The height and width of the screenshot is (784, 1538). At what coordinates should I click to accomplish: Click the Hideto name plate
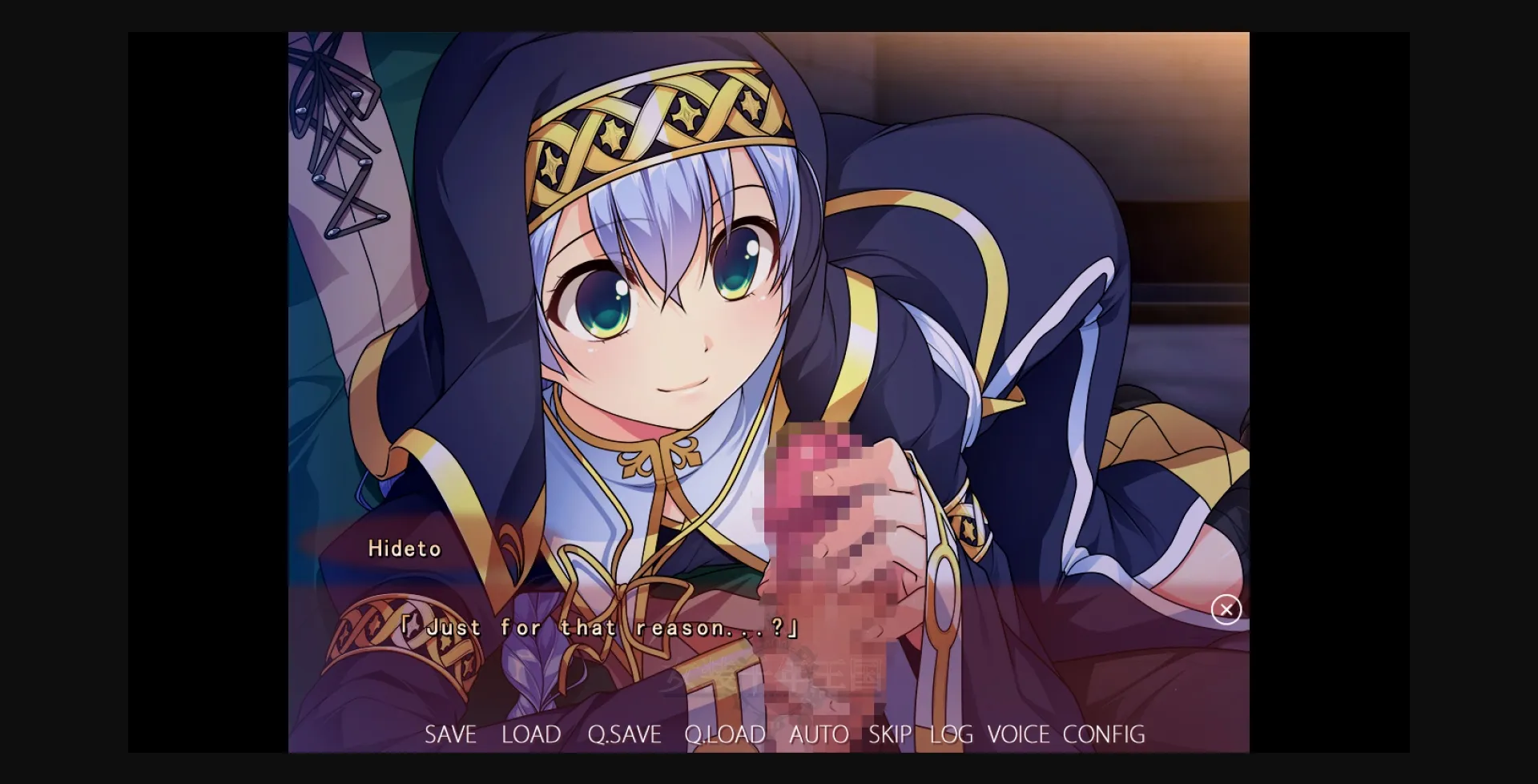pos(405,549)
